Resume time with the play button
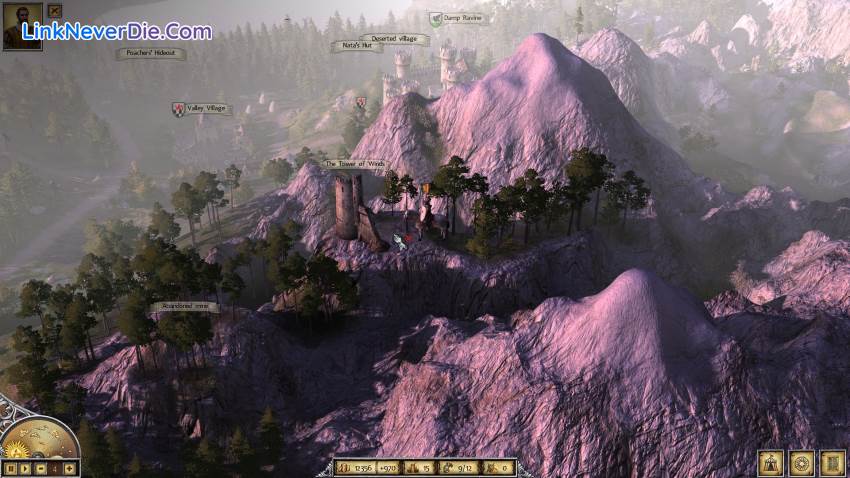This screenshot has height=478, width=850. (24, 468)
